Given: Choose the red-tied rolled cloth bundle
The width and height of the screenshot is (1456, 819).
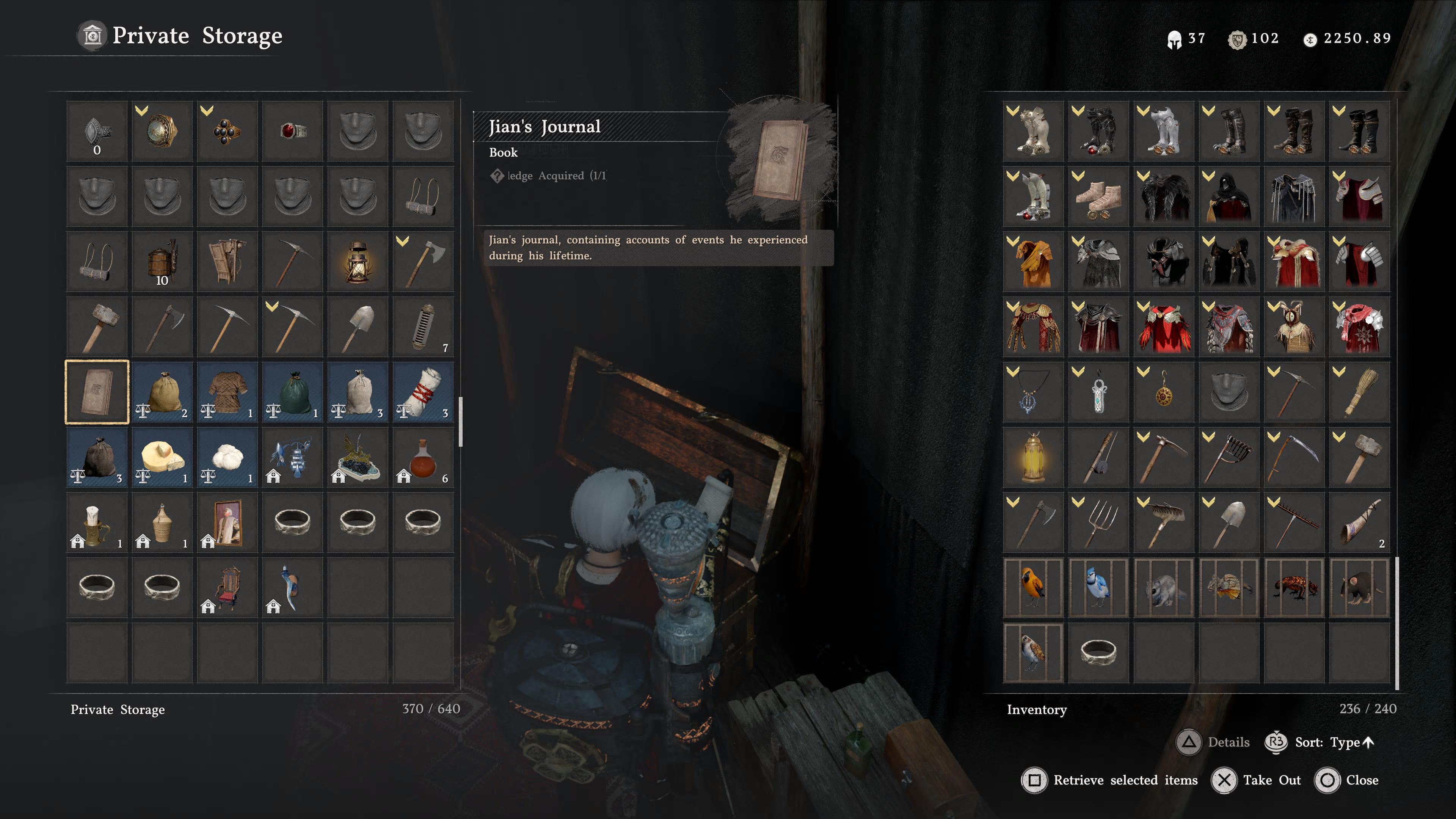Looking at the screenshot, I should pyautogui.click(x=424, y=392).
